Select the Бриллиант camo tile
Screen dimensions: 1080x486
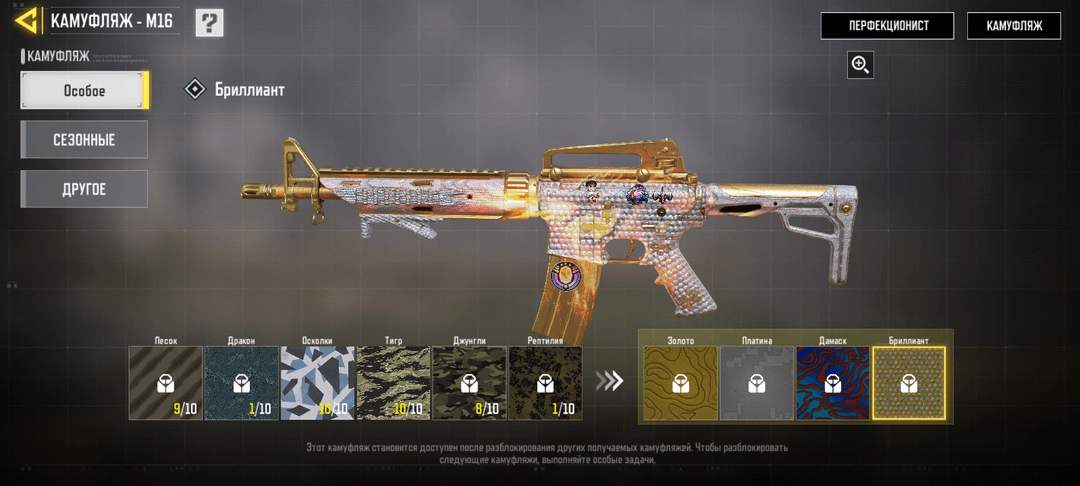[908, 383]
